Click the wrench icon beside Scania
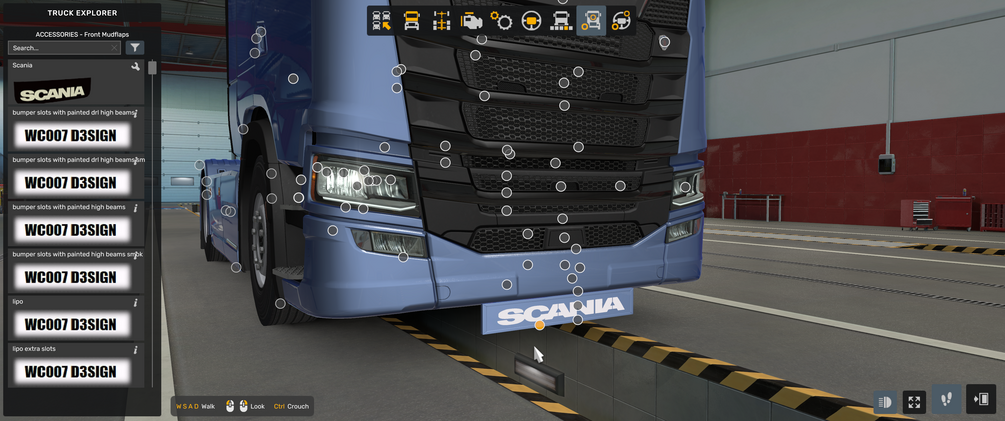This screenshot has width=1005, height=421. (136, 67)
